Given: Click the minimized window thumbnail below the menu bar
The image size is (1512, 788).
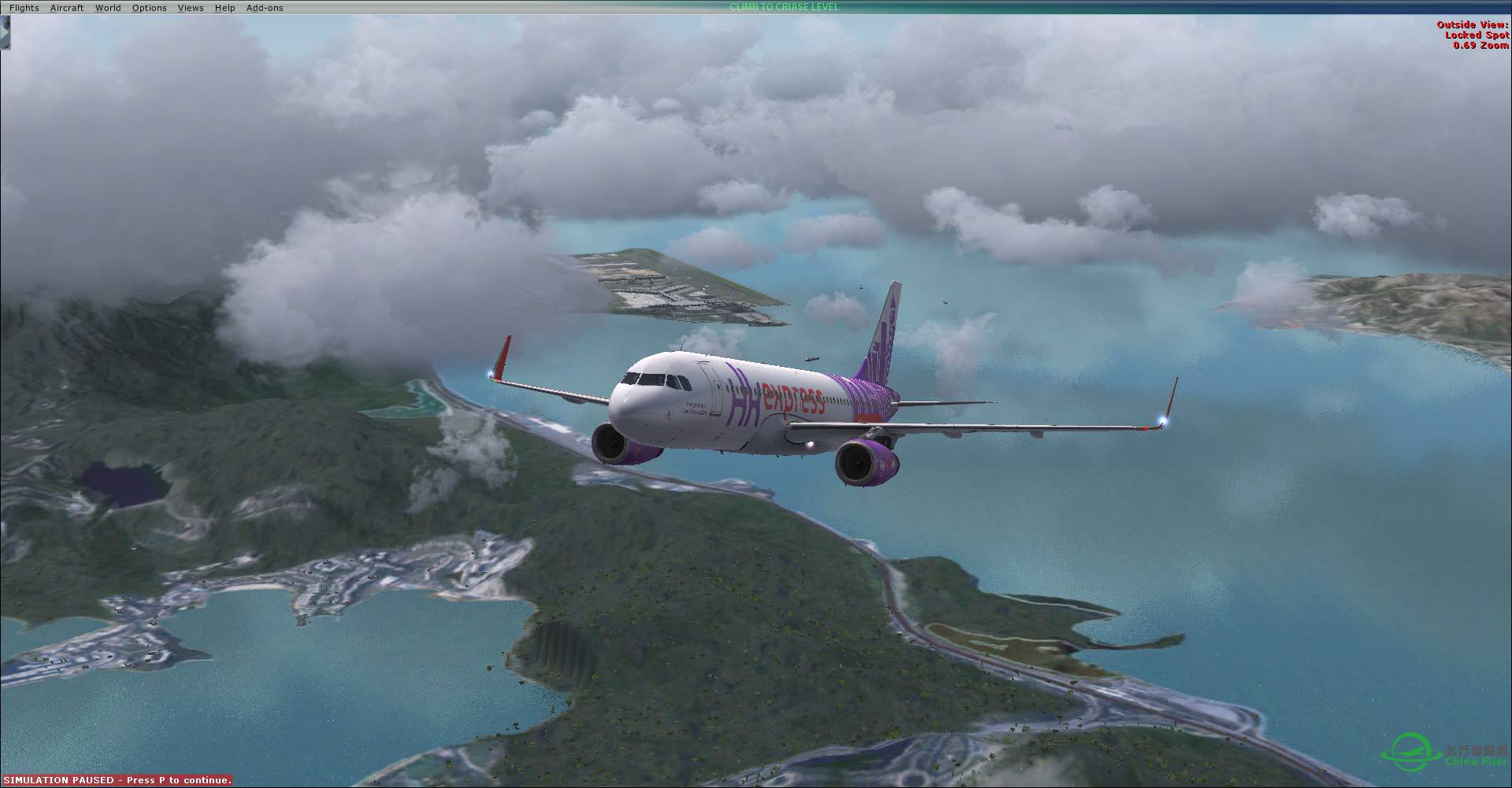Looking at the screenshot, I should pyautogui.click(x=7, y=33).
